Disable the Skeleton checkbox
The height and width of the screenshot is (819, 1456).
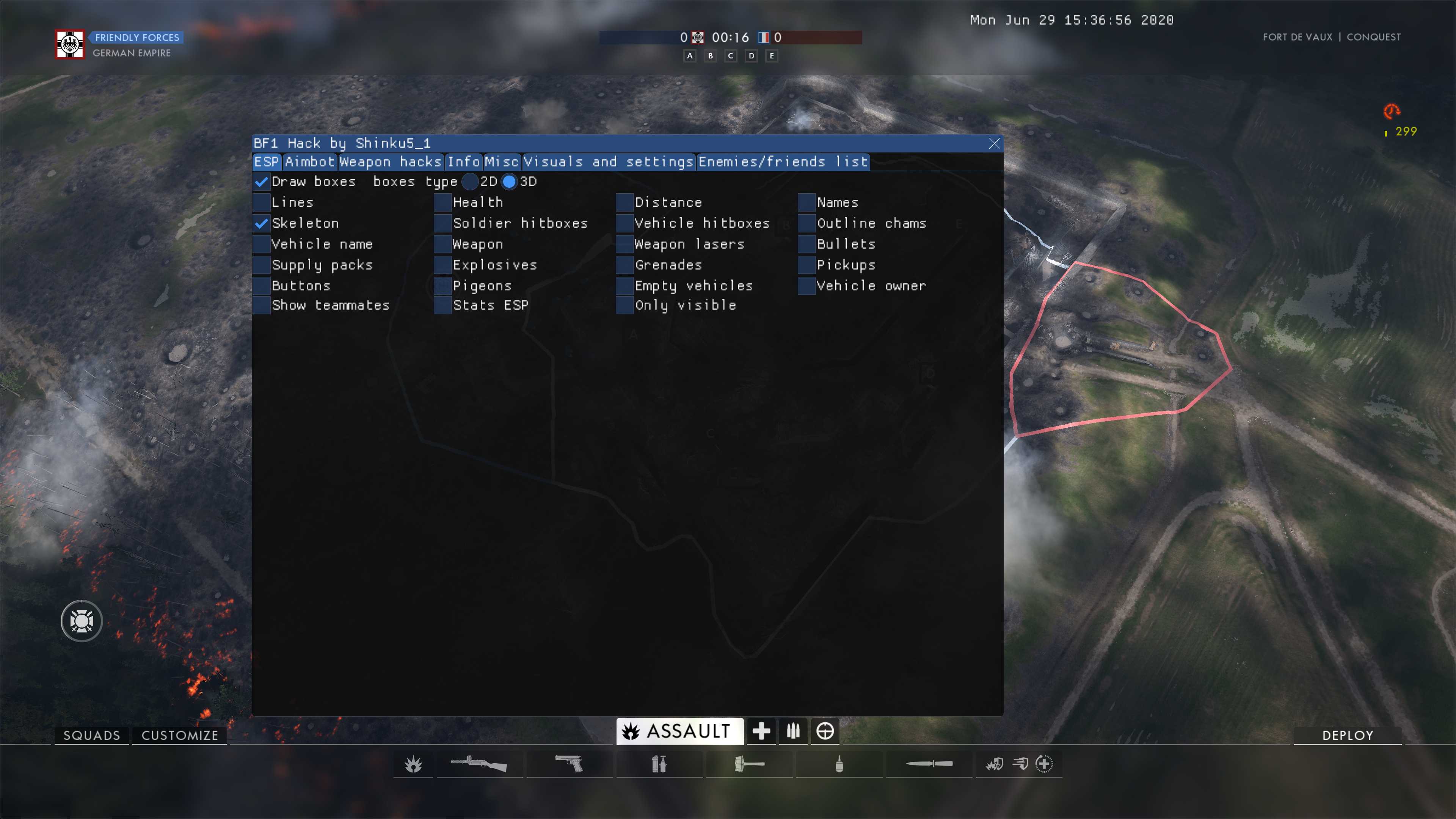(x=261, y=224)
